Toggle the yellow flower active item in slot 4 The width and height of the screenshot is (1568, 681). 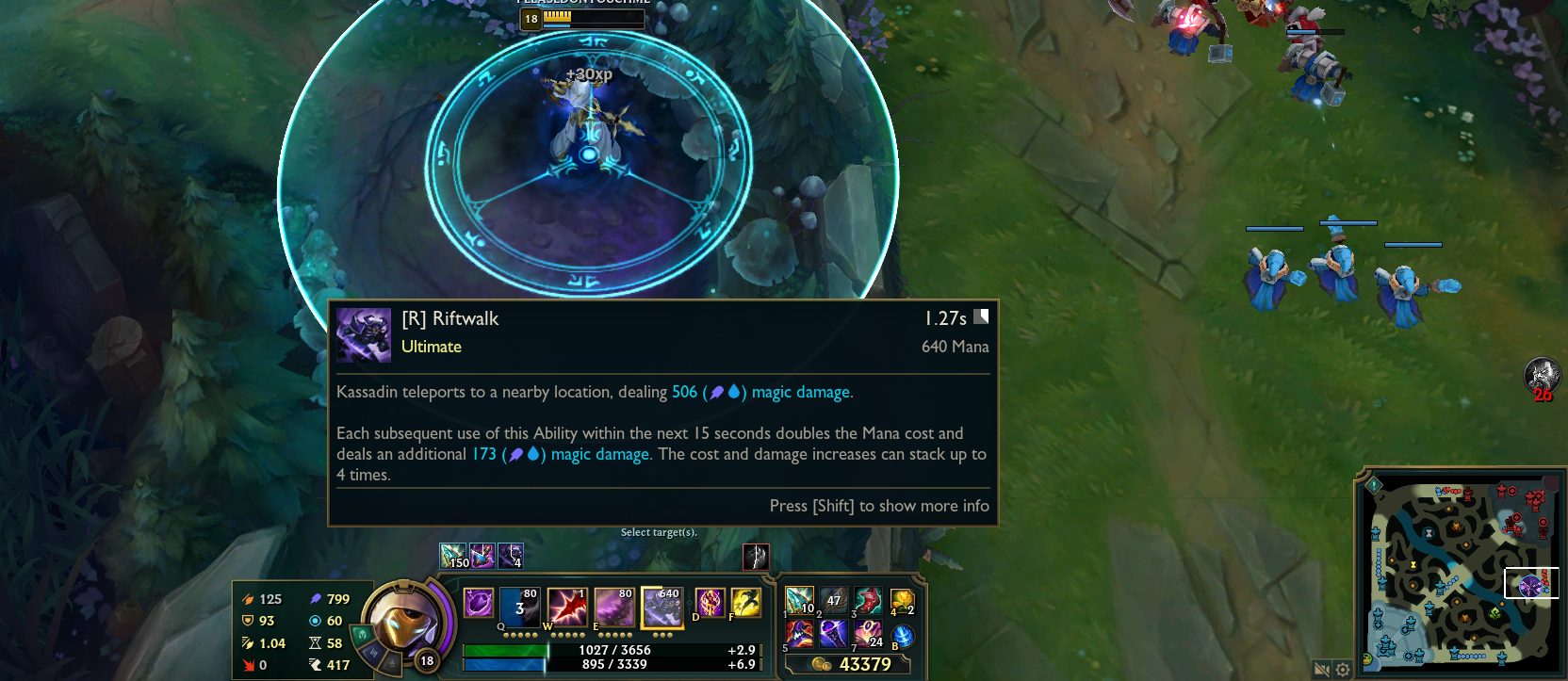point(903,599)
